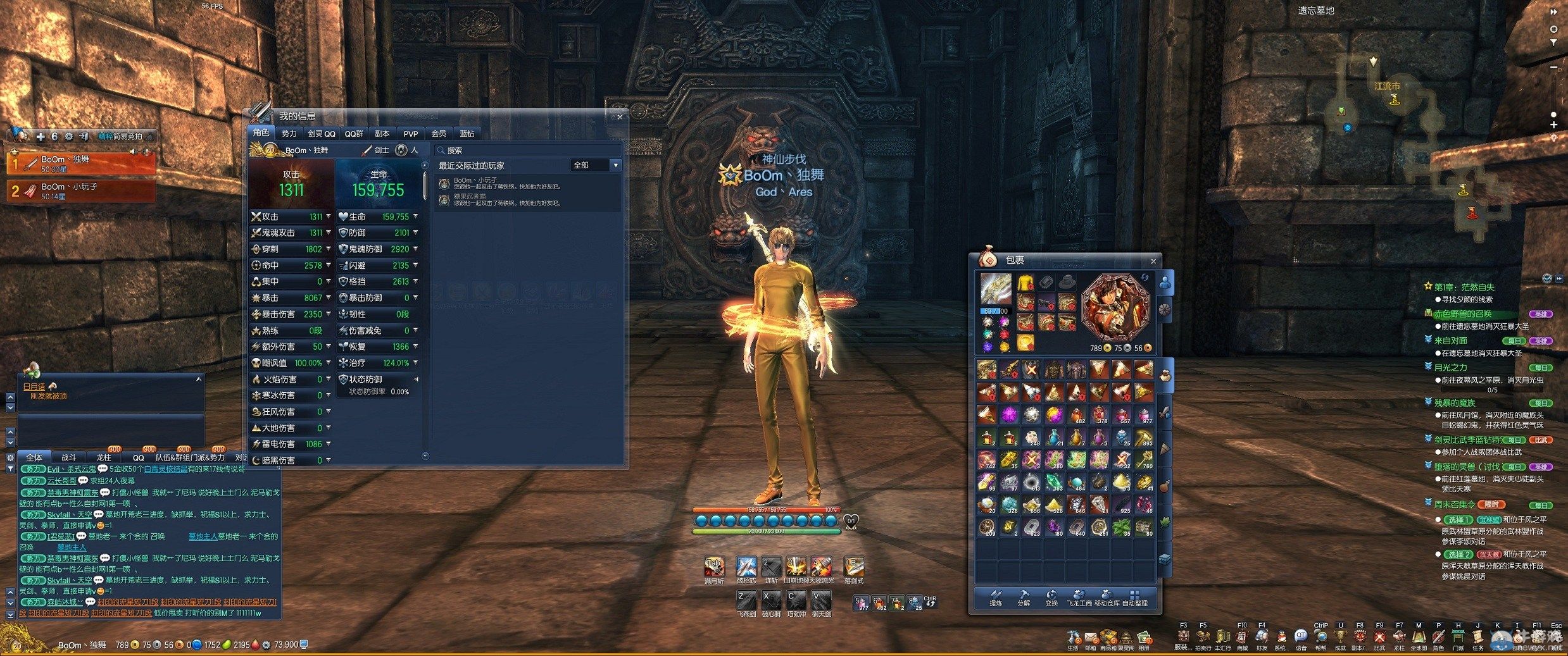Expand the 暴击 critical stat row

pyautogui.click(x=328, y=298)
